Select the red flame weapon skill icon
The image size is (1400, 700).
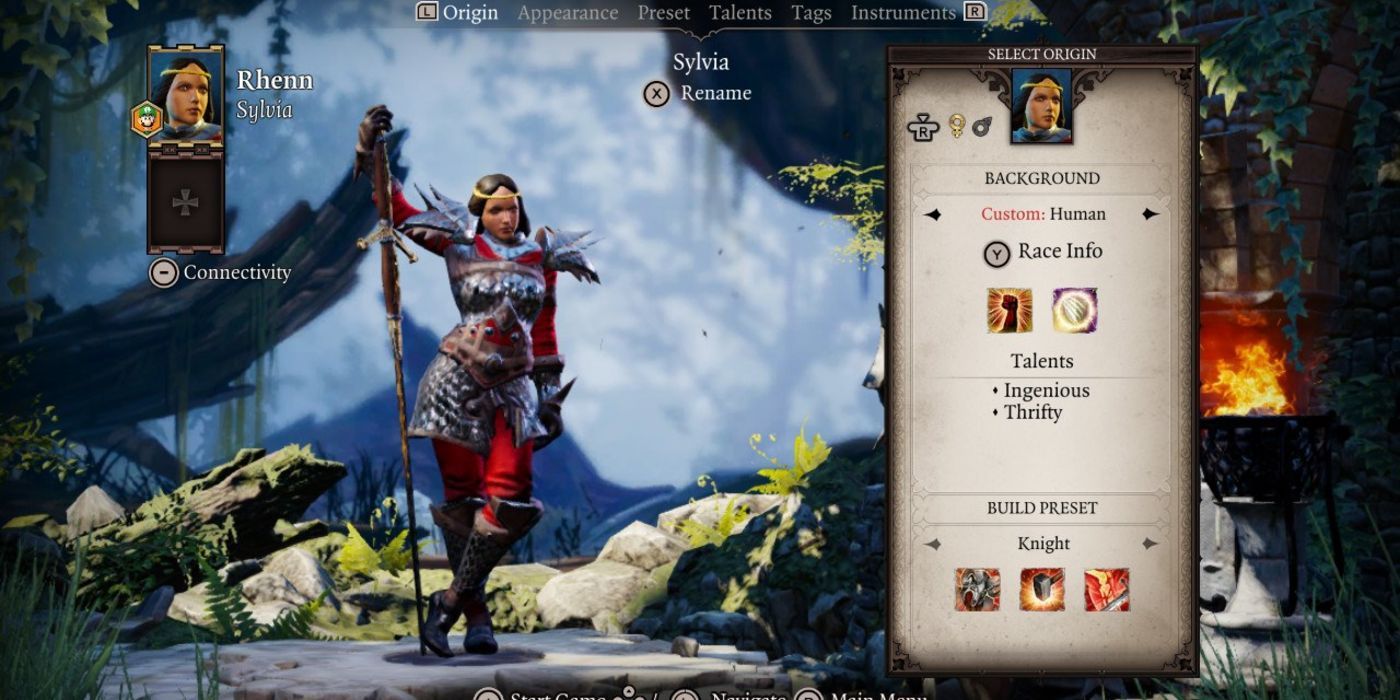1107,589
